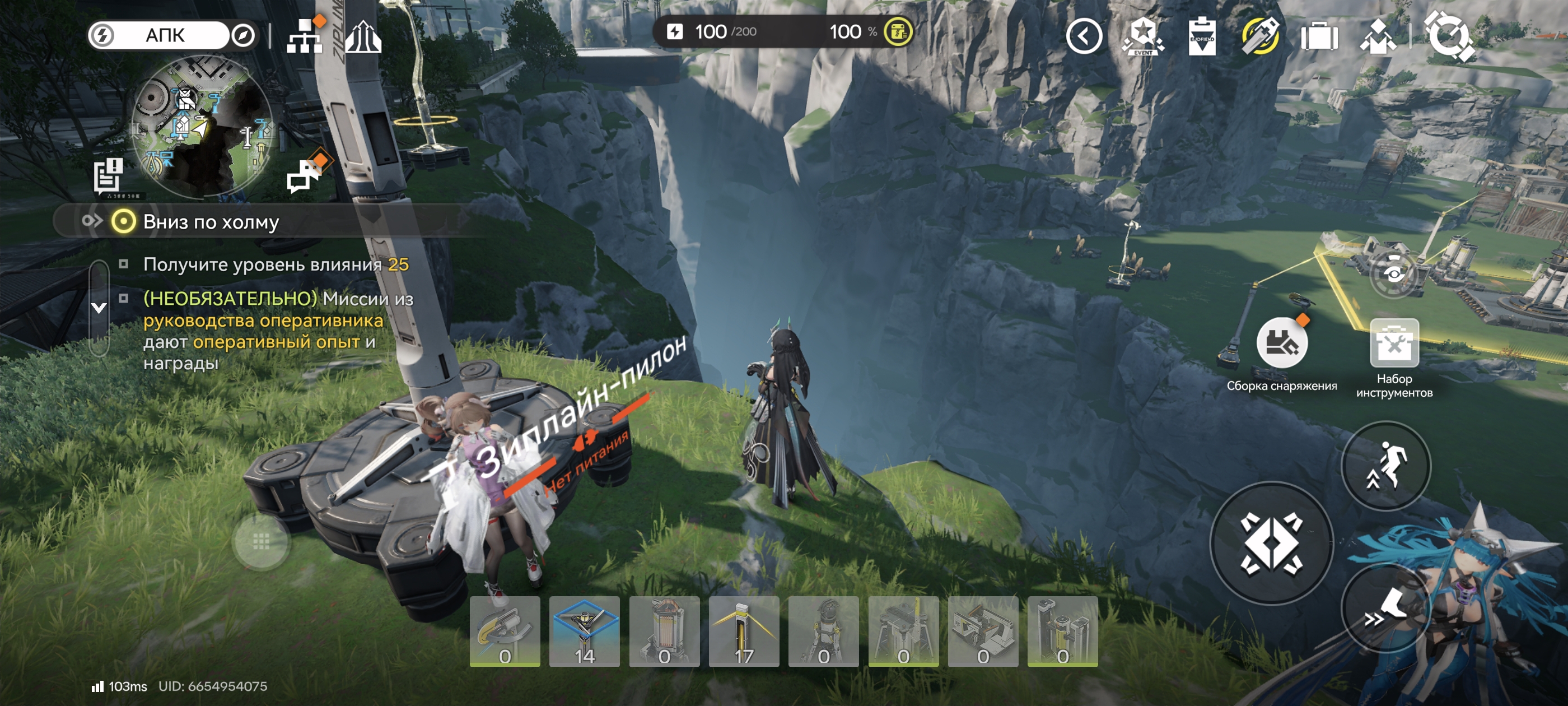Image resolution: width=1568 pixels, height=706 pixels.
Task: Click the circled left-arrow collapse button
Action: [1084, 36]
